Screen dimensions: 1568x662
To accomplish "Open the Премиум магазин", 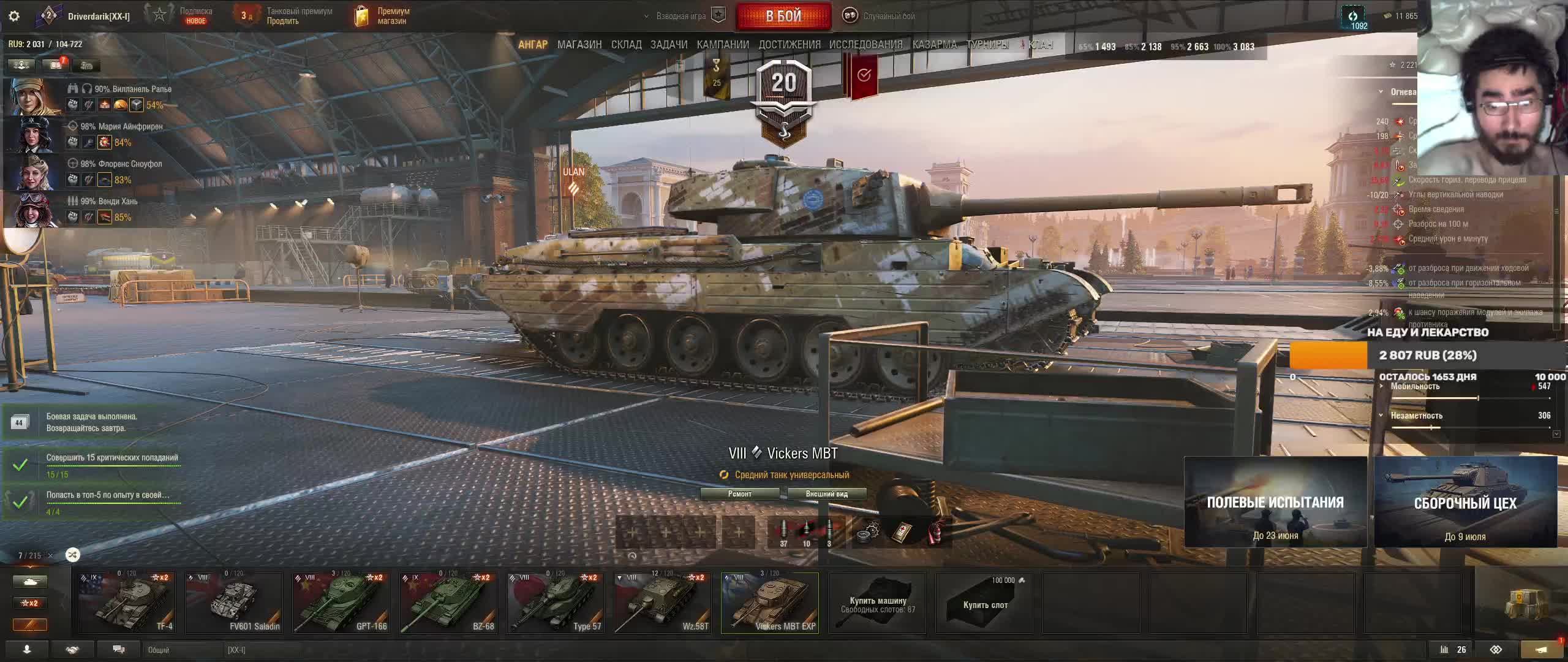I will (382, 16).
